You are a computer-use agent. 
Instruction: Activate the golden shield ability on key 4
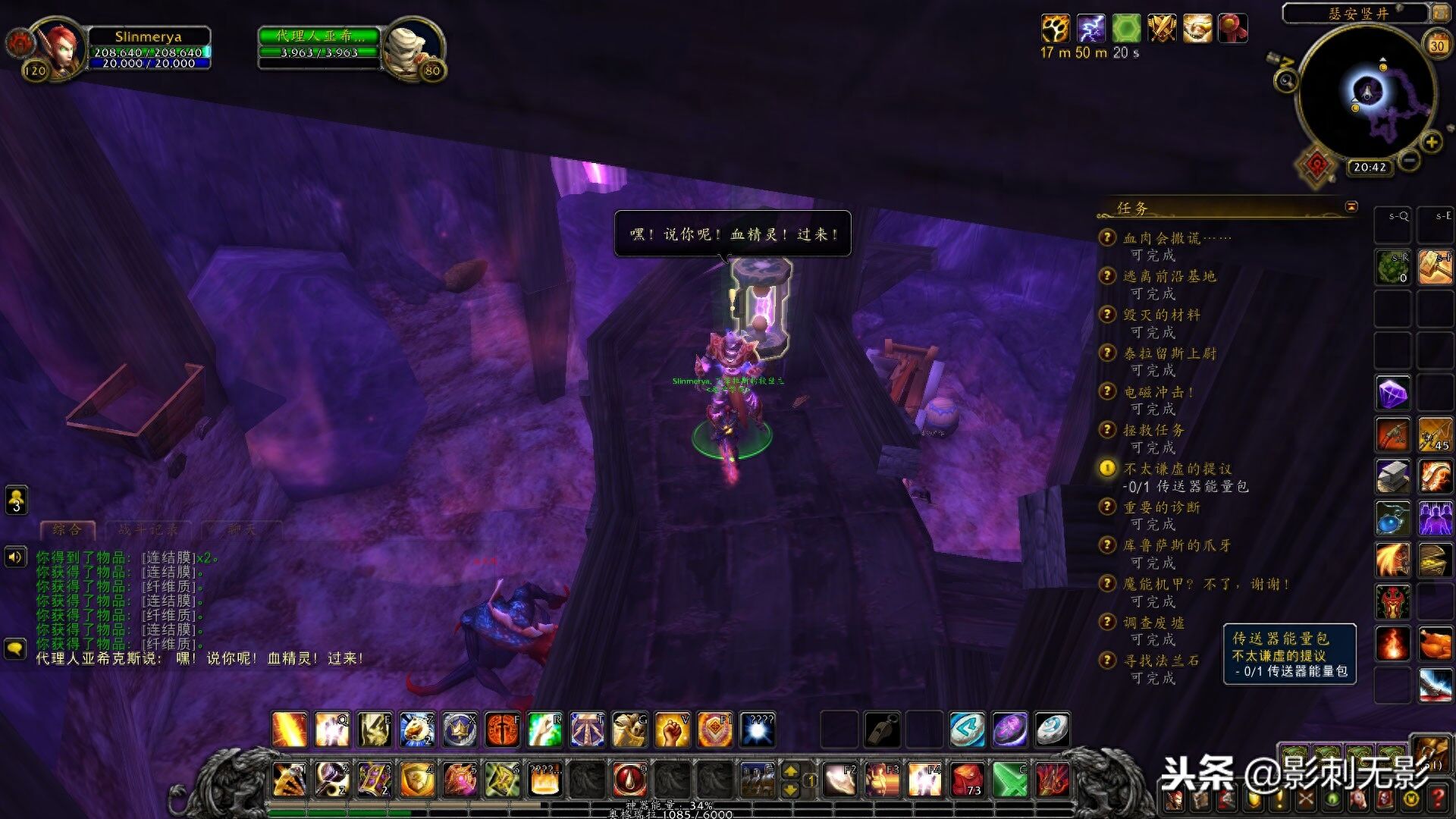coord(417,779)
